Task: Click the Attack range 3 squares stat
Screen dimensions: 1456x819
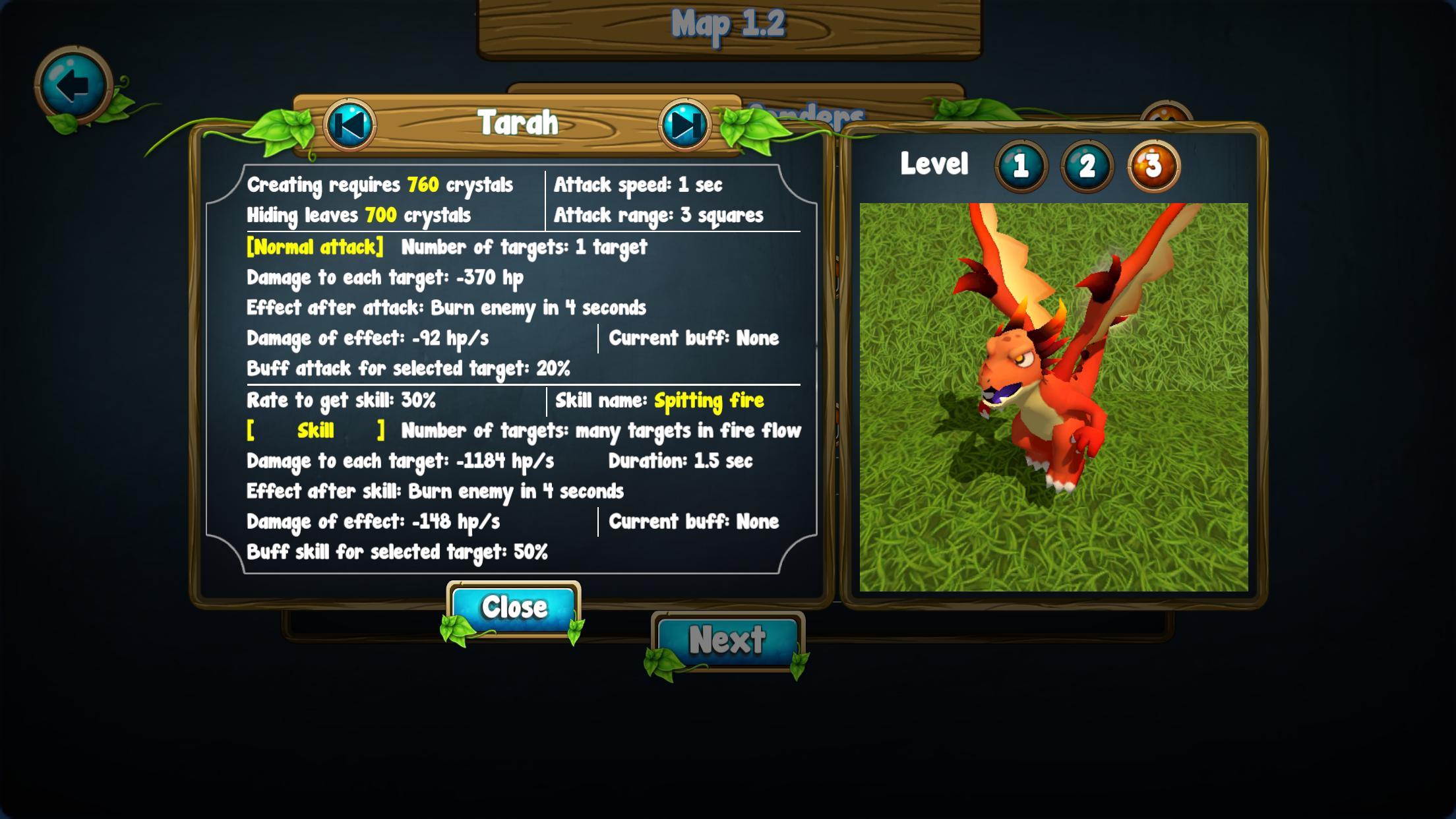Action: (x=659, y=214)
